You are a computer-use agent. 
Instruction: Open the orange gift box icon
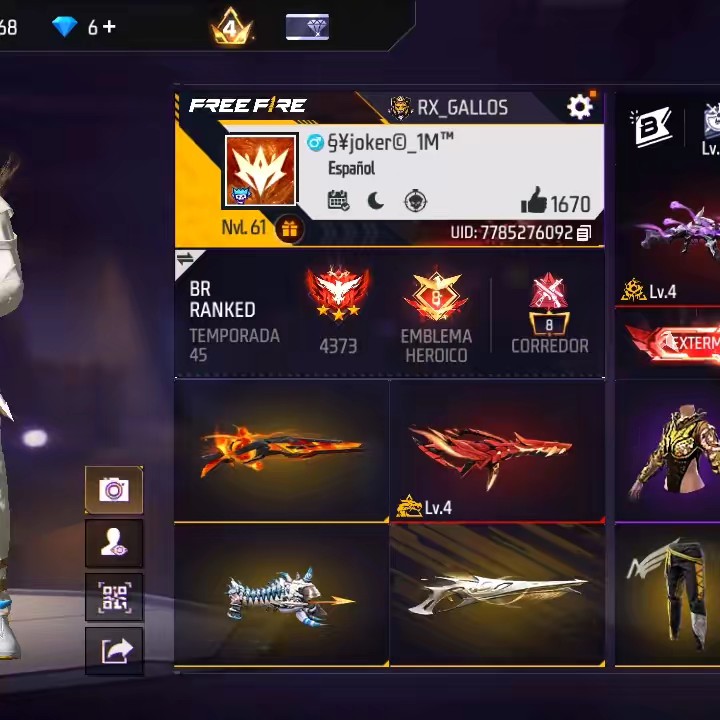(x=289, y=228)
